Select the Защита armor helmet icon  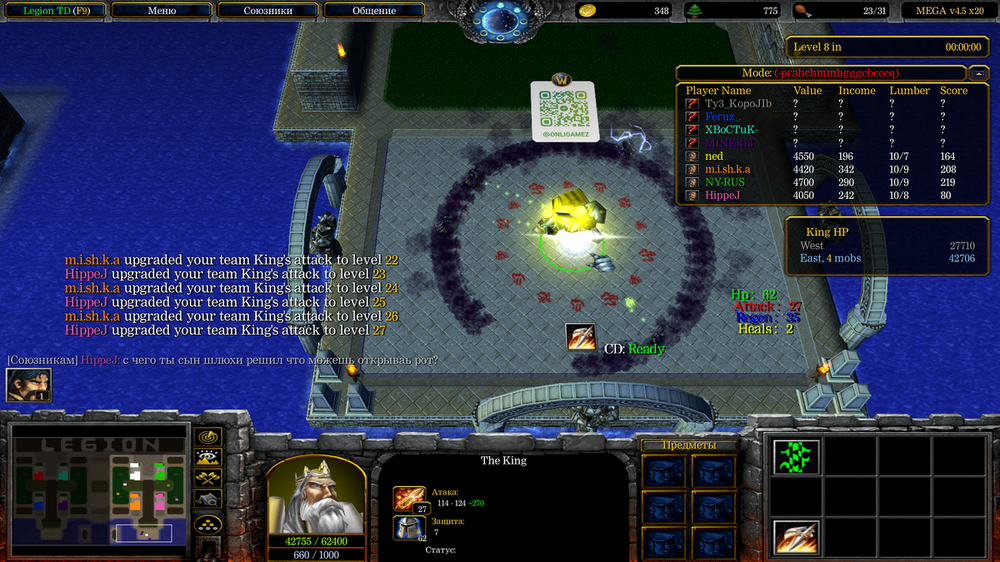(x=408, y=527)
